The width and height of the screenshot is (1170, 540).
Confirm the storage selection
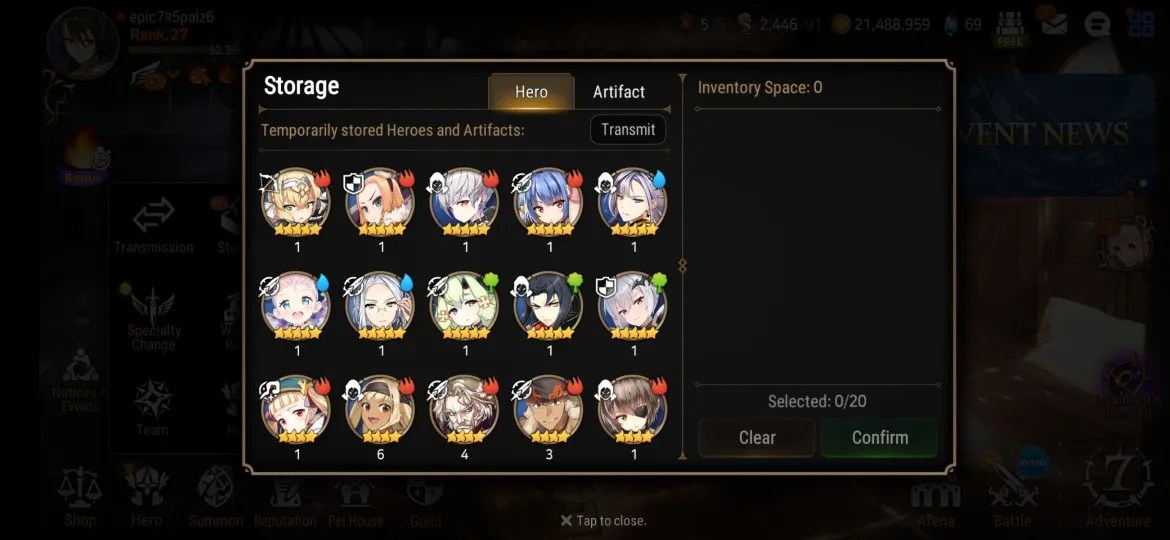coord(879,438)
